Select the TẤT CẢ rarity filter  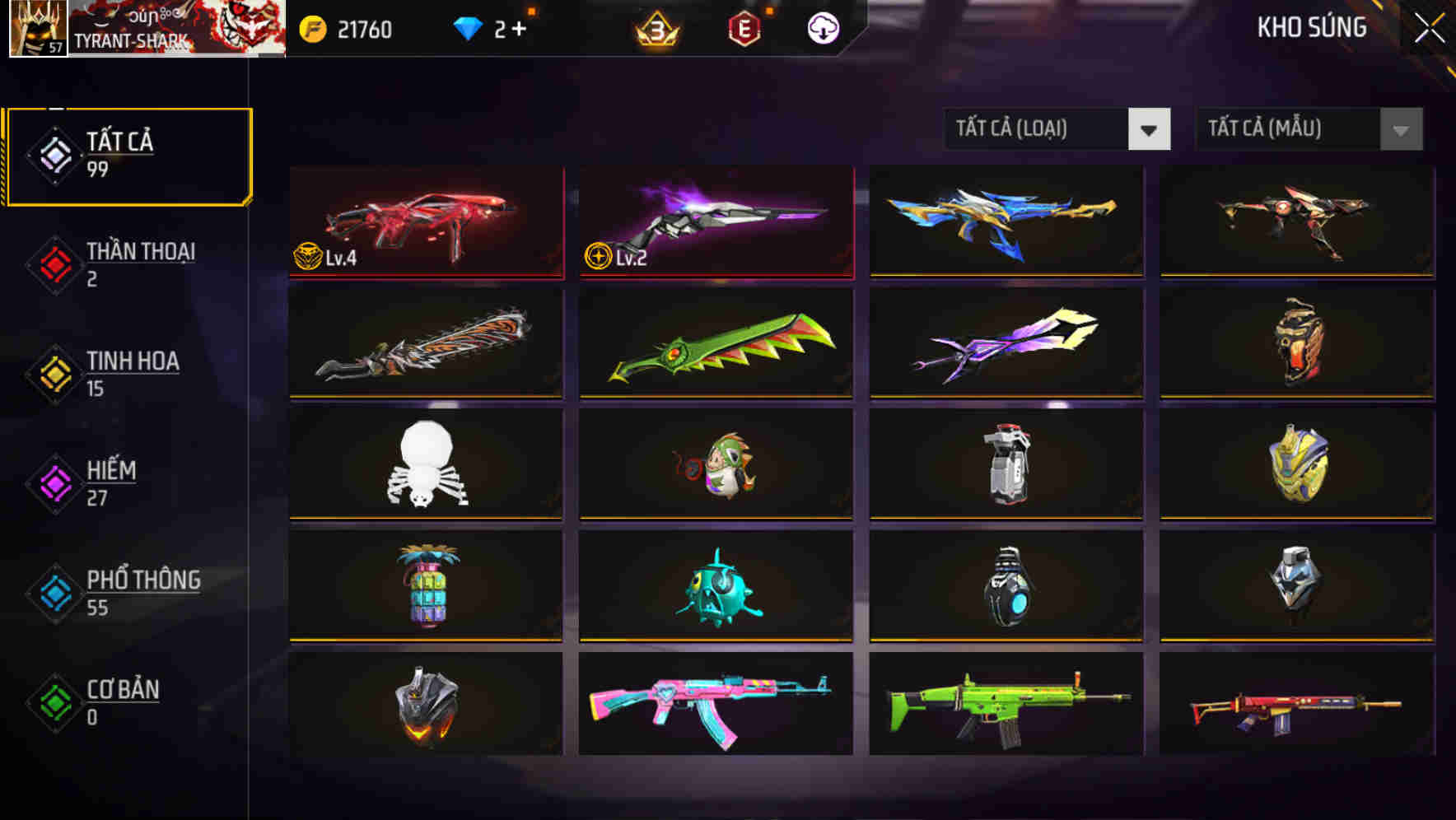click(128, 155)
